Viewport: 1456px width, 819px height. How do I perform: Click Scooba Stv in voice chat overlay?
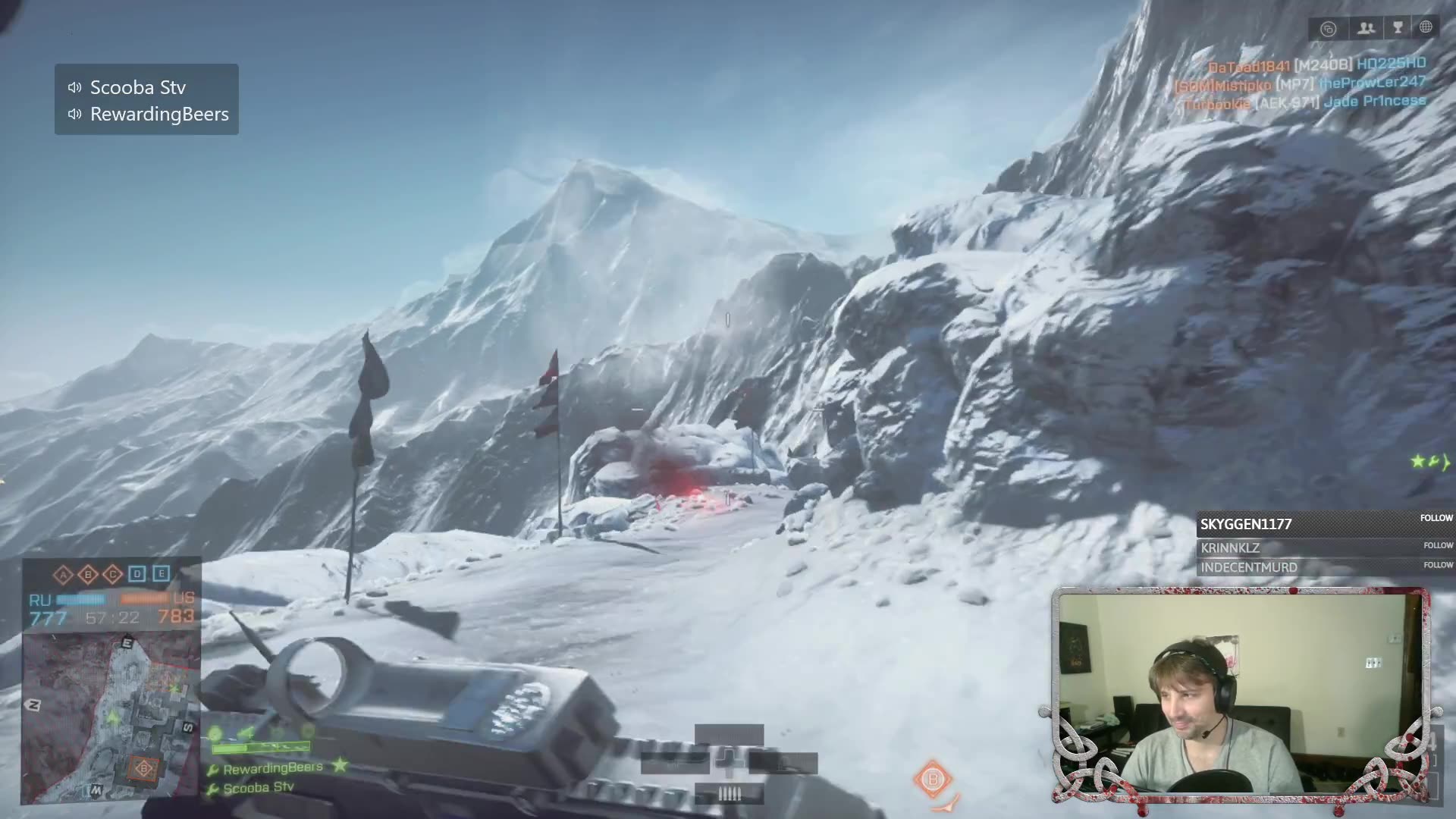coord(137,87)
